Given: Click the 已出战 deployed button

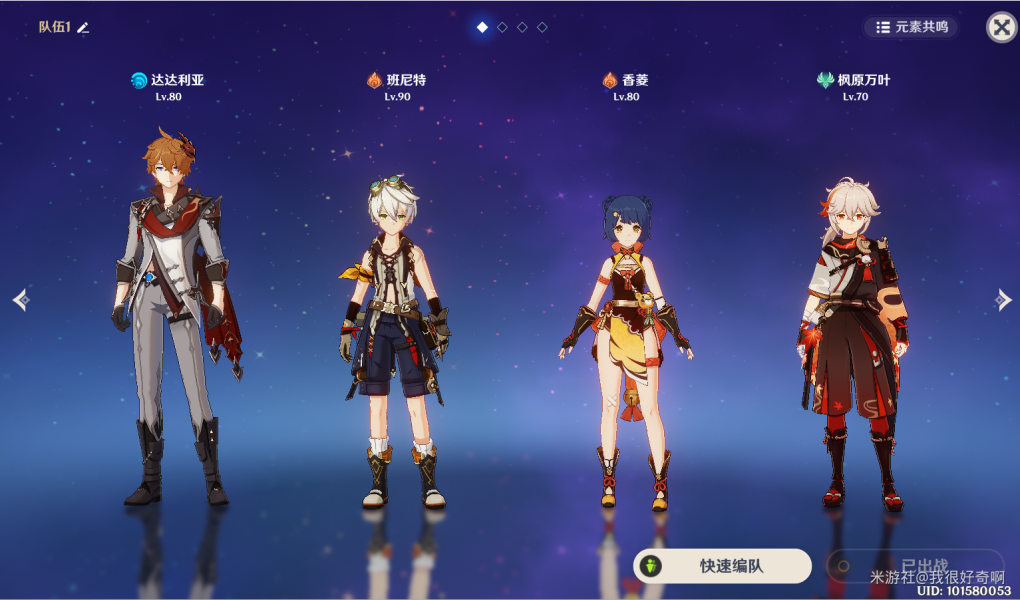Looking at the screenshot, I should click(x=914, y=565).
